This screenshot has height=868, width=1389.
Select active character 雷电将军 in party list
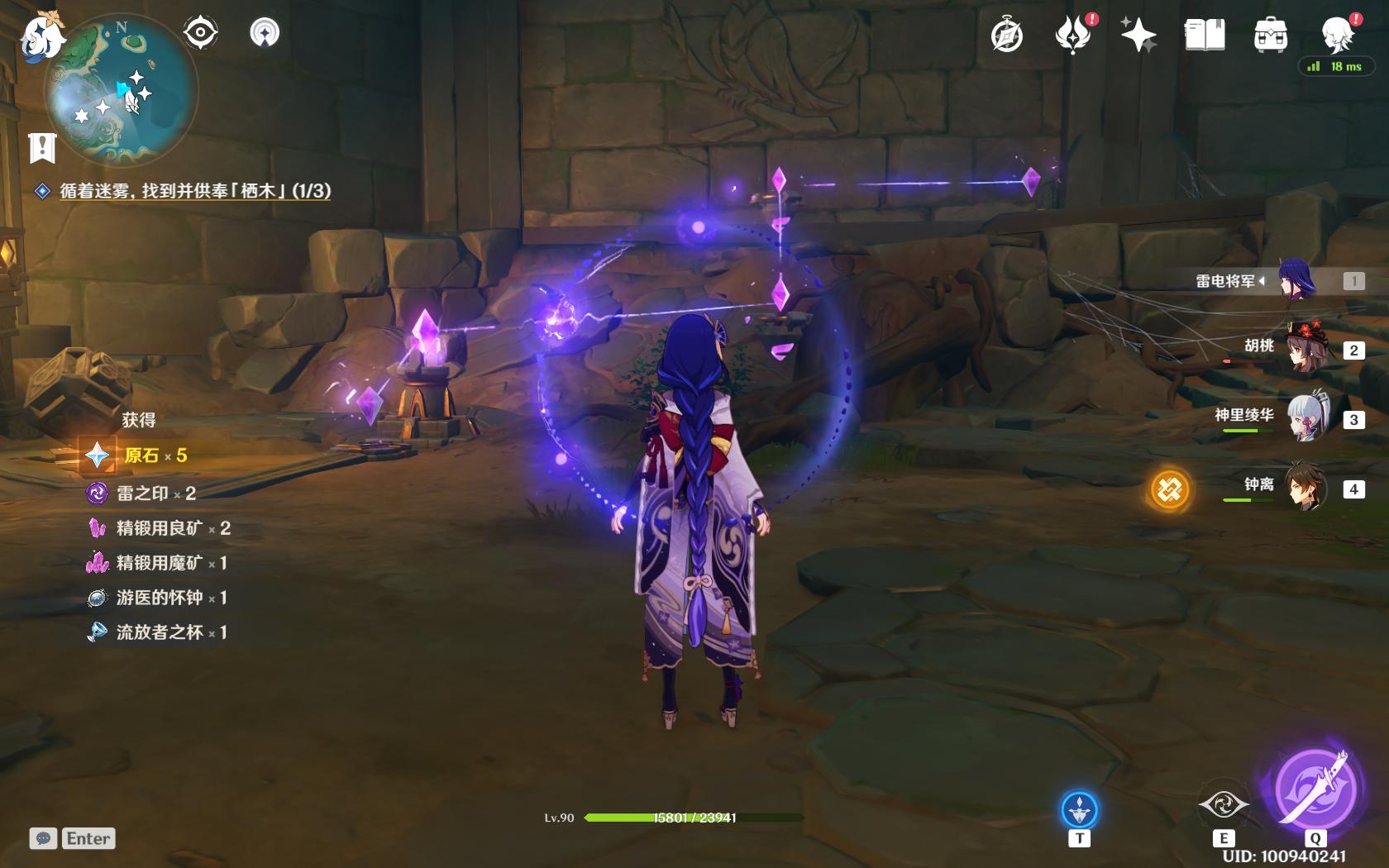(x=1296, y=280)
